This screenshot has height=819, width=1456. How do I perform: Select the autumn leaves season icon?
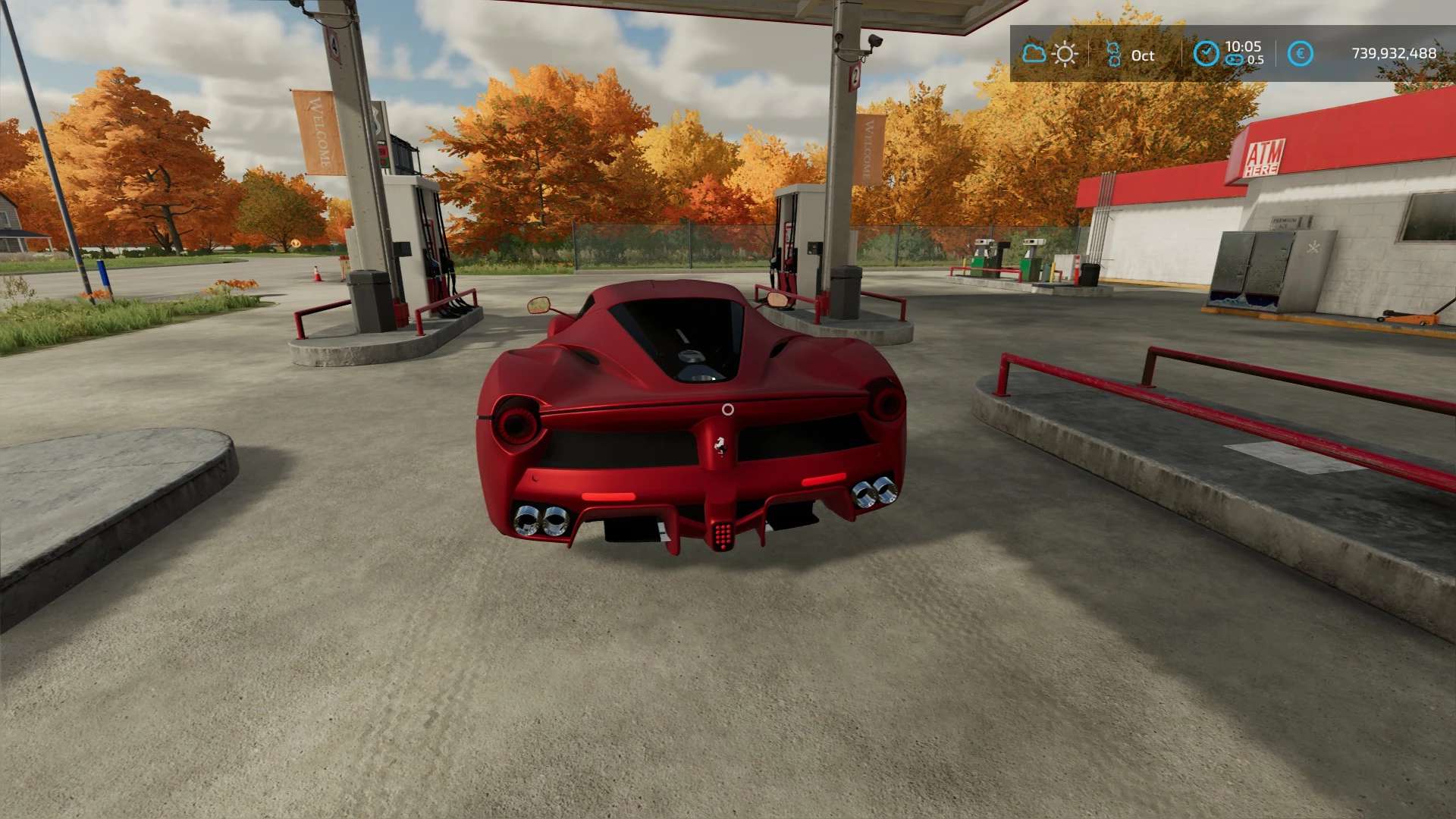(1113, 54)
